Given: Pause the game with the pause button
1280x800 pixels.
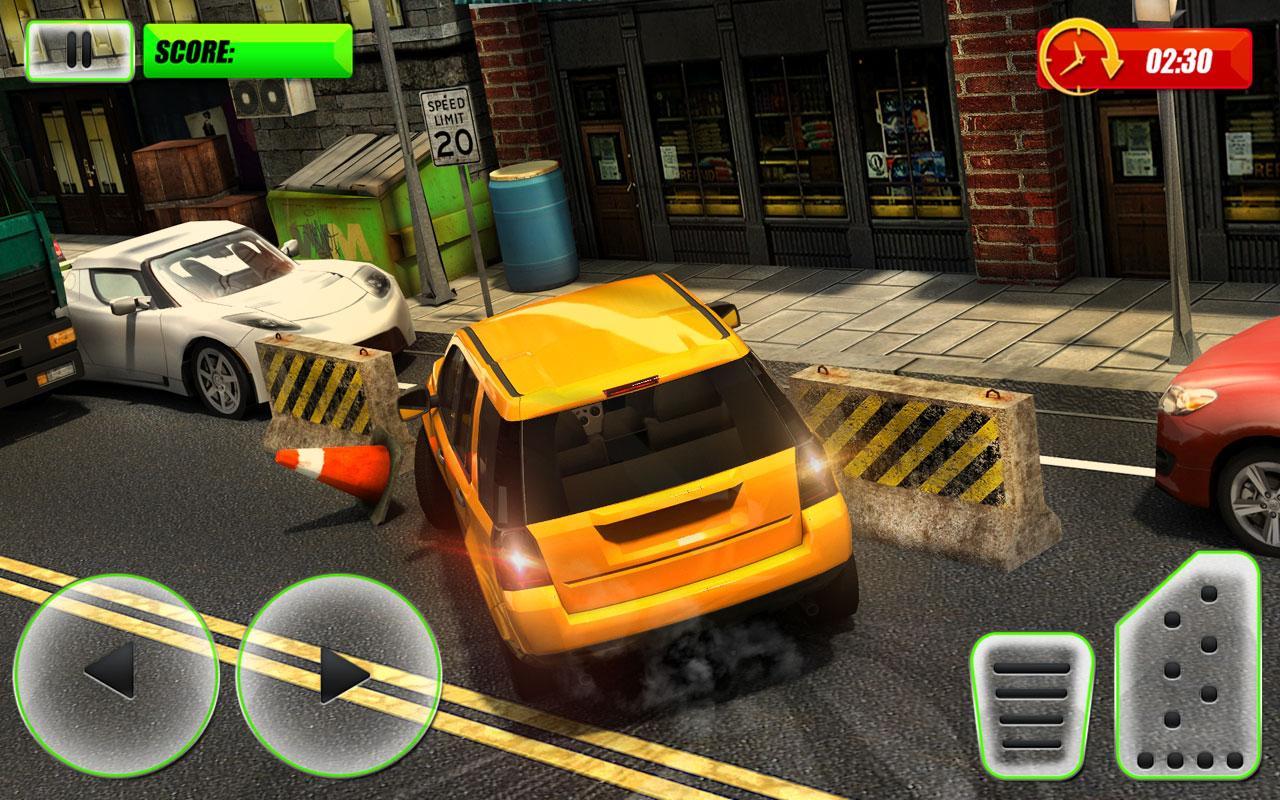Looking at the screenshot, I should click(80, 50).
